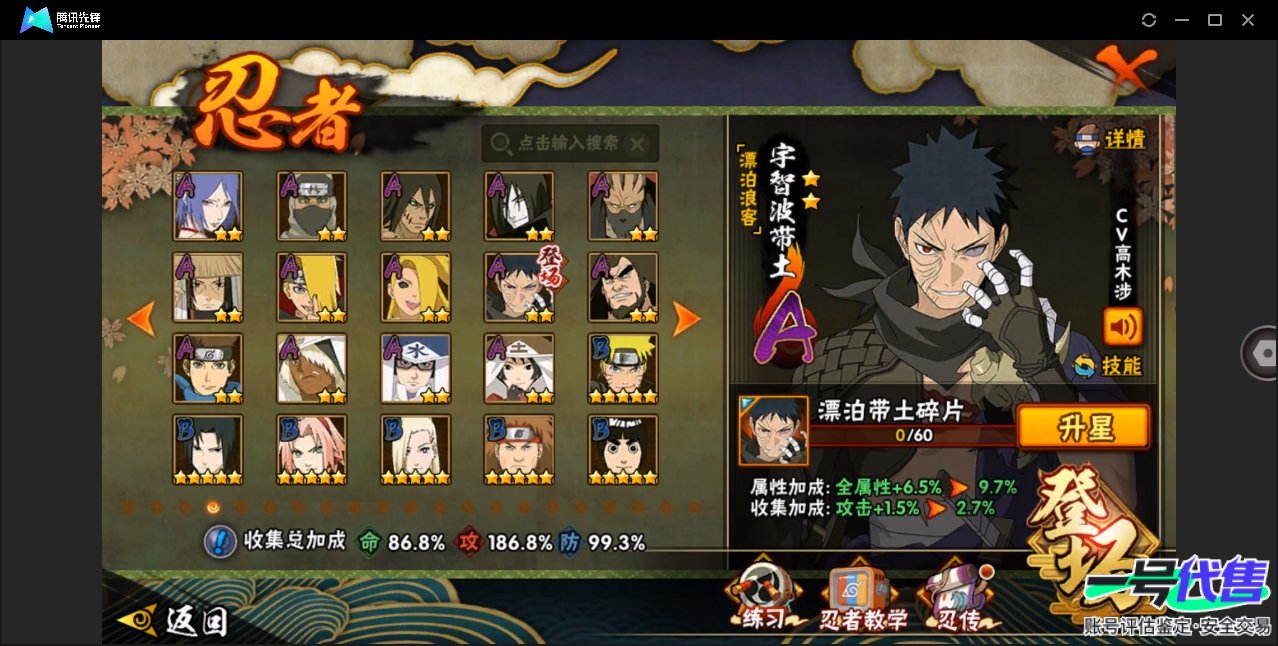Play the CV voice sample speaker
The height and width of the screenshot is (646, 1278).
click(1122, 326)
